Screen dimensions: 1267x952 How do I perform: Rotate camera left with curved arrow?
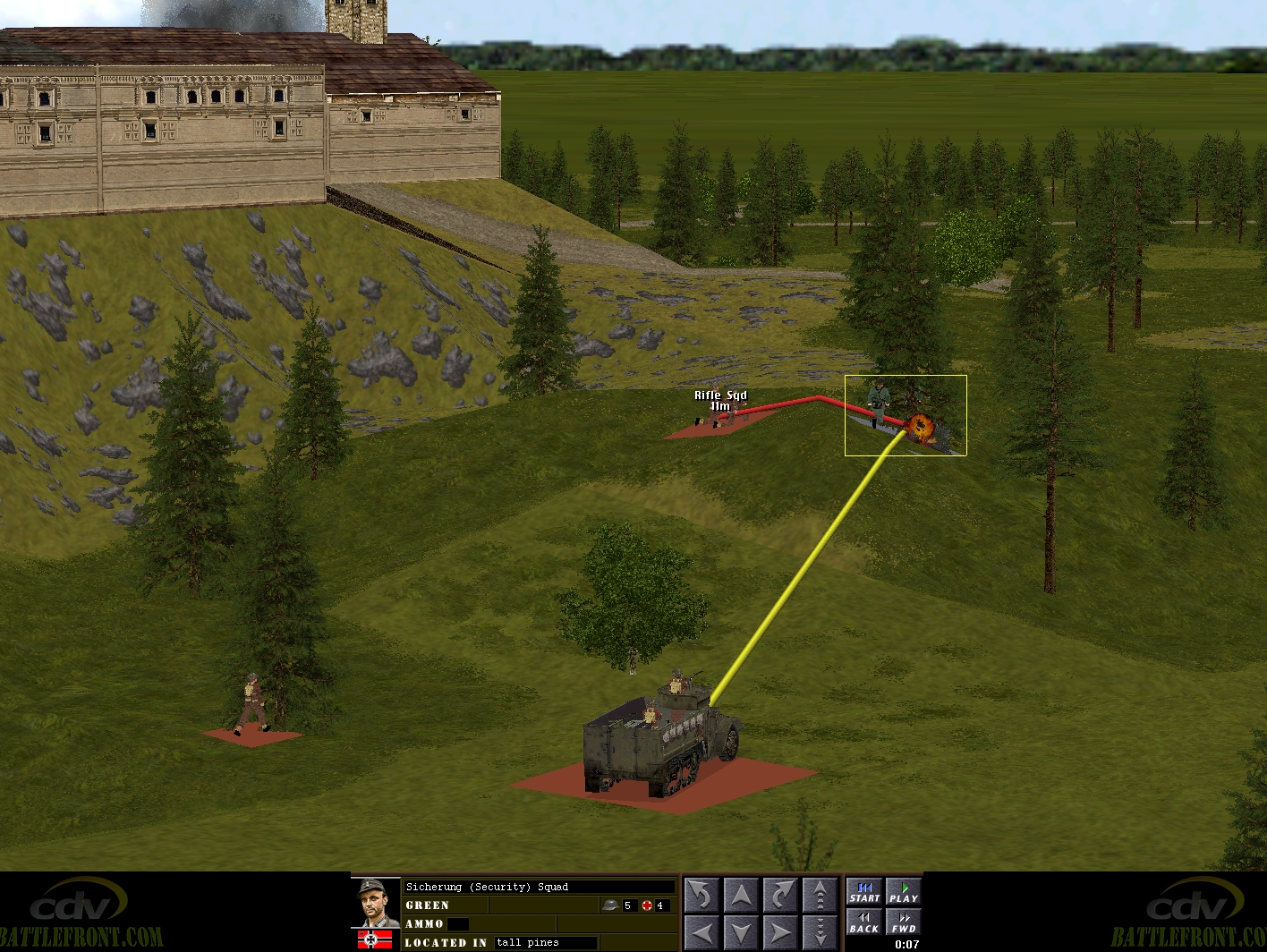click(x=702, y=894)
